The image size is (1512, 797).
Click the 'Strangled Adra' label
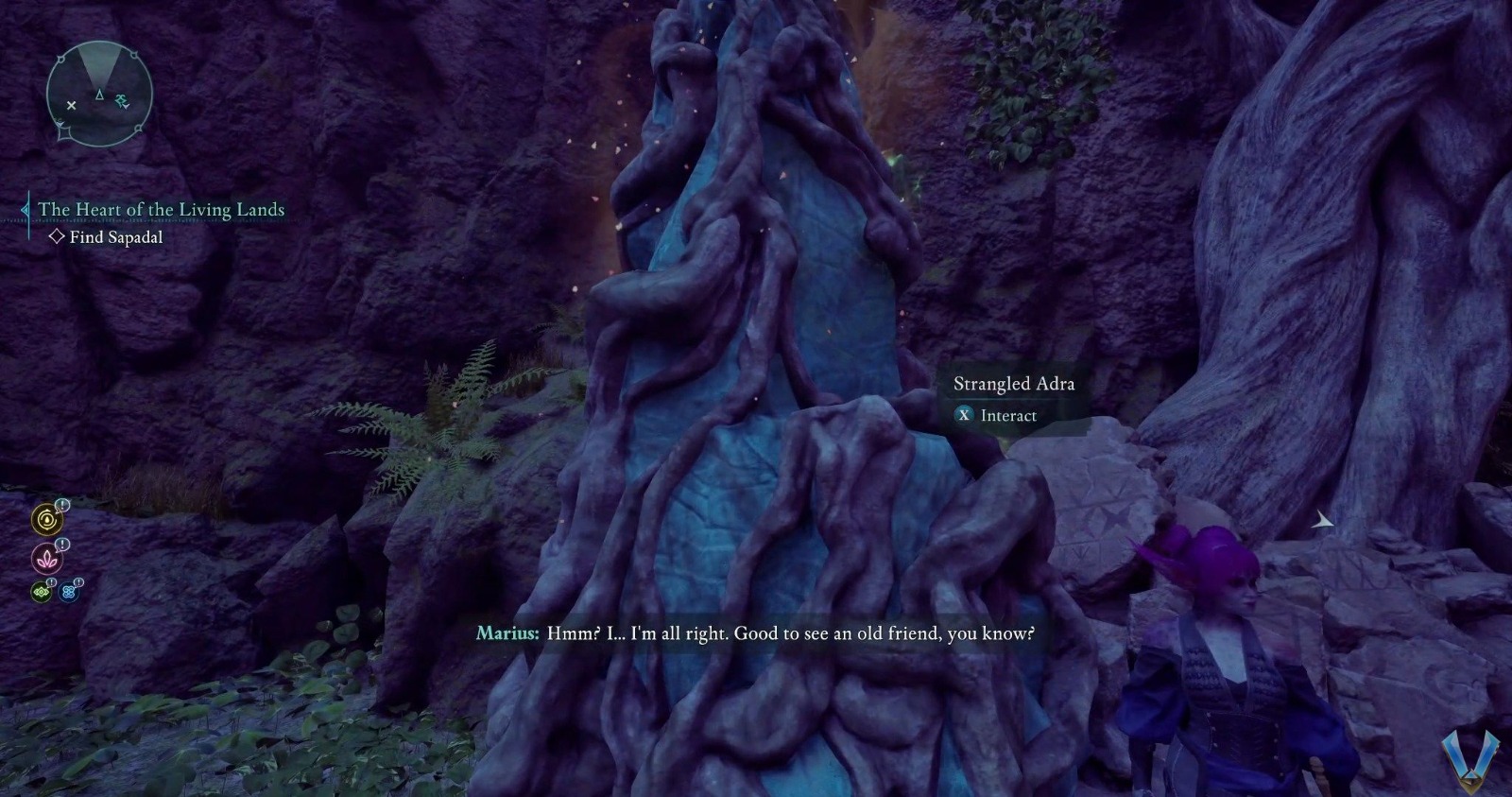coord(1014,384)
